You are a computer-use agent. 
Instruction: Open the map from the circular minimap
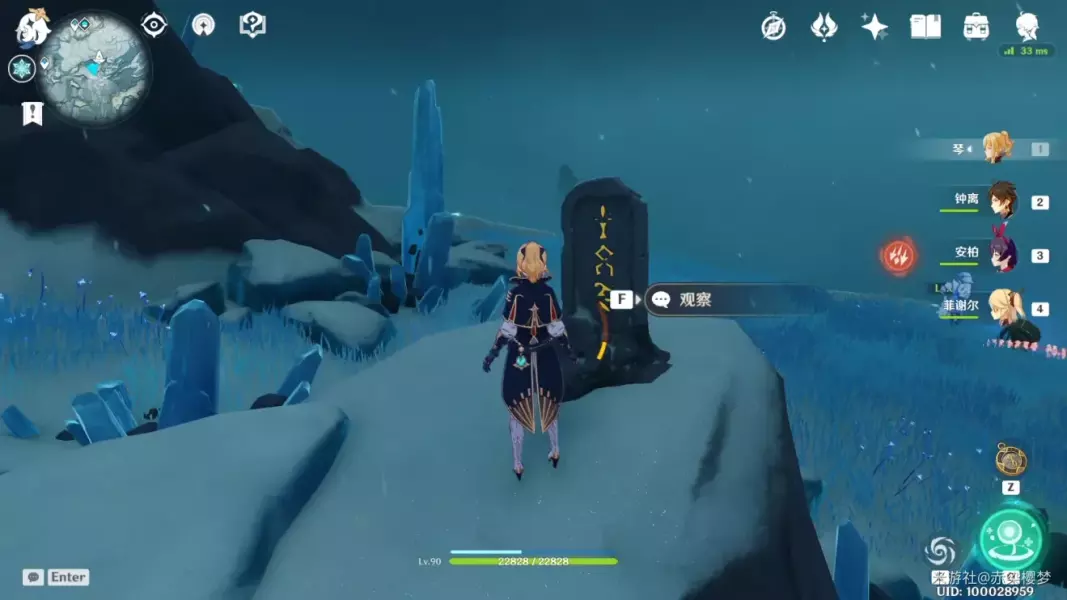97,66
